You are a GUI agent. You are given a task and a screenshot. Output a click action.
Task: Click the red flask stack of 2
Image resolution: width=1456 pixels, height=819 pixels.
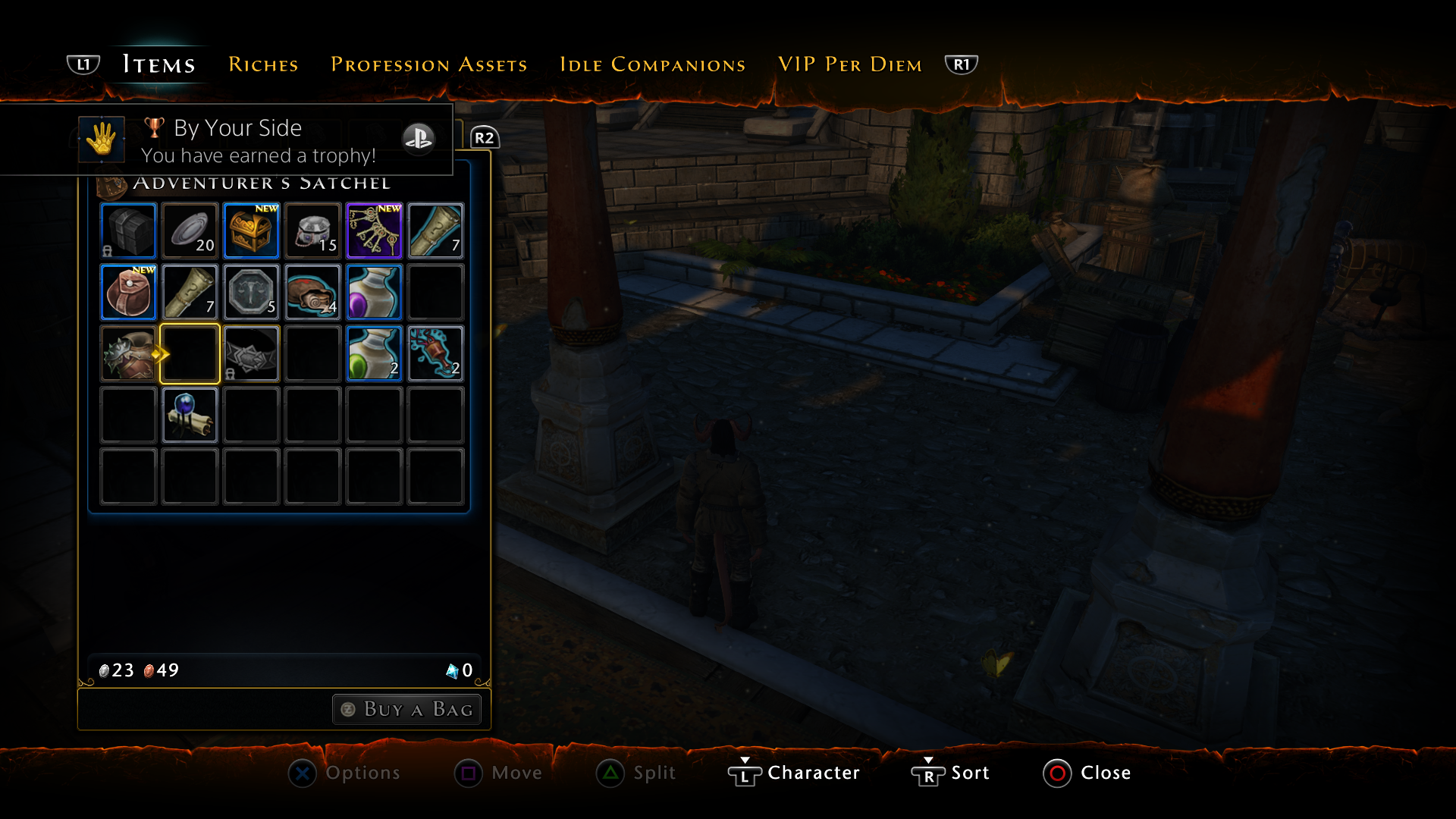coord(435,353)
